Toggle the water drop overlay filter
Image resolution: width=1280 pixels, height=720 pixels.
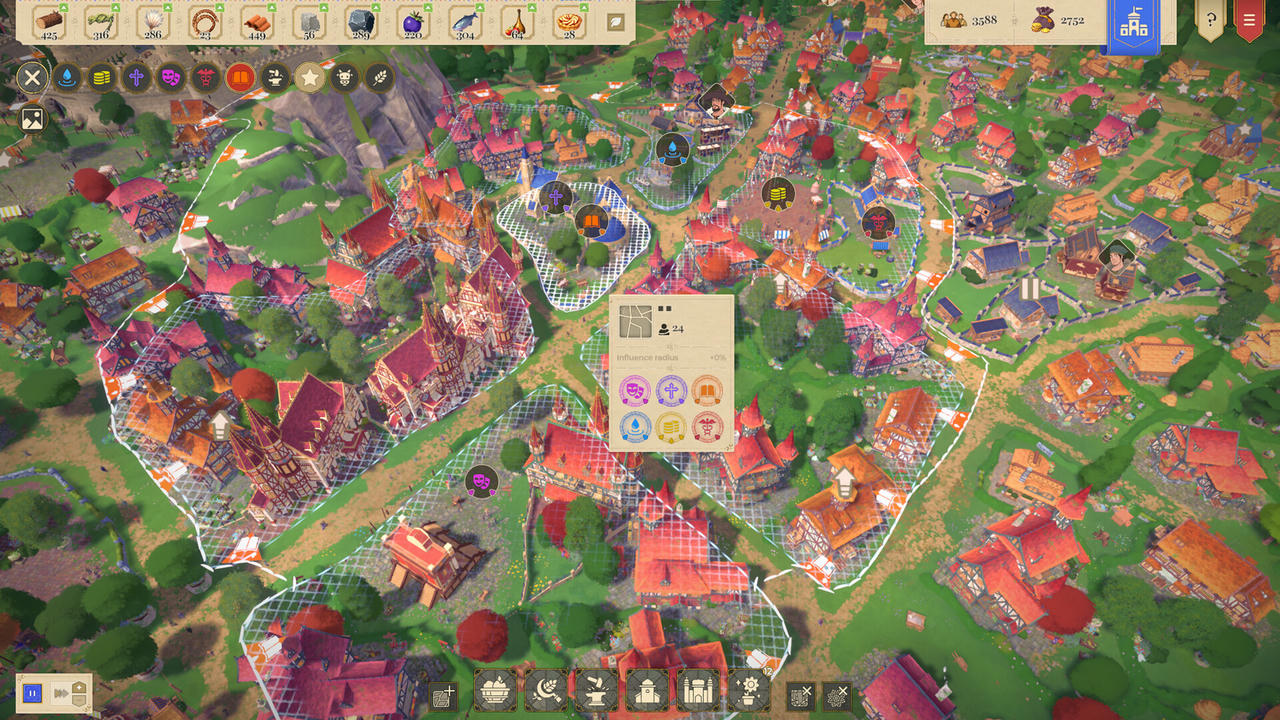click(x=67, y=77)
